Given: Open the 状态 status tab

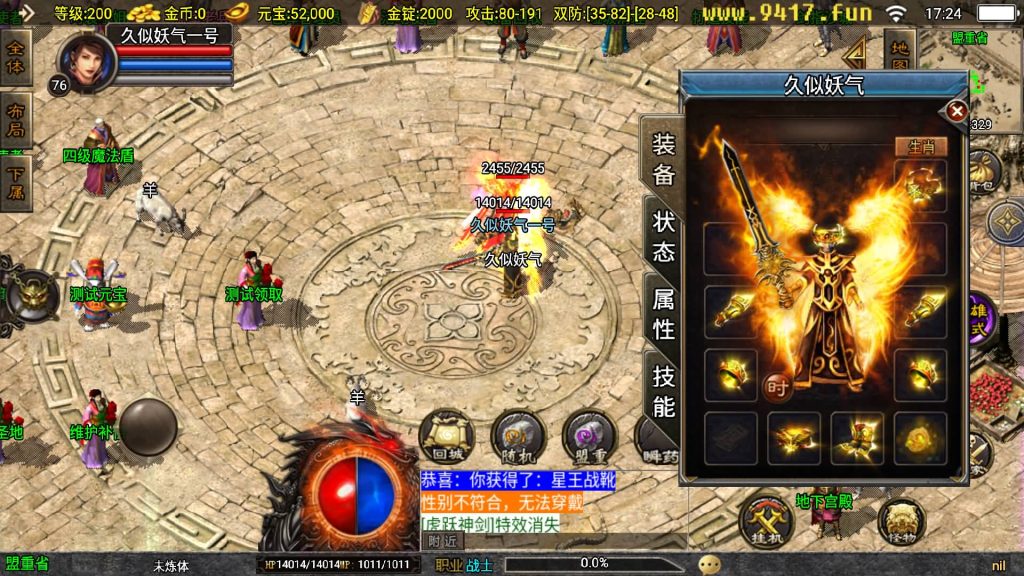Looking at the screenshot, I should click(664, 237).
